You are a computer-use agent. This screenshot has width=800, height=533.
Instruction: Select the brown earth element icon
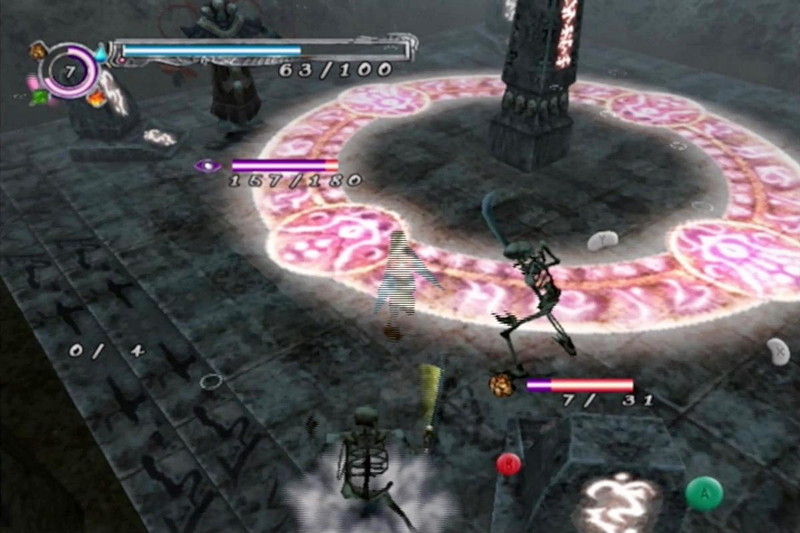(38, 50)
